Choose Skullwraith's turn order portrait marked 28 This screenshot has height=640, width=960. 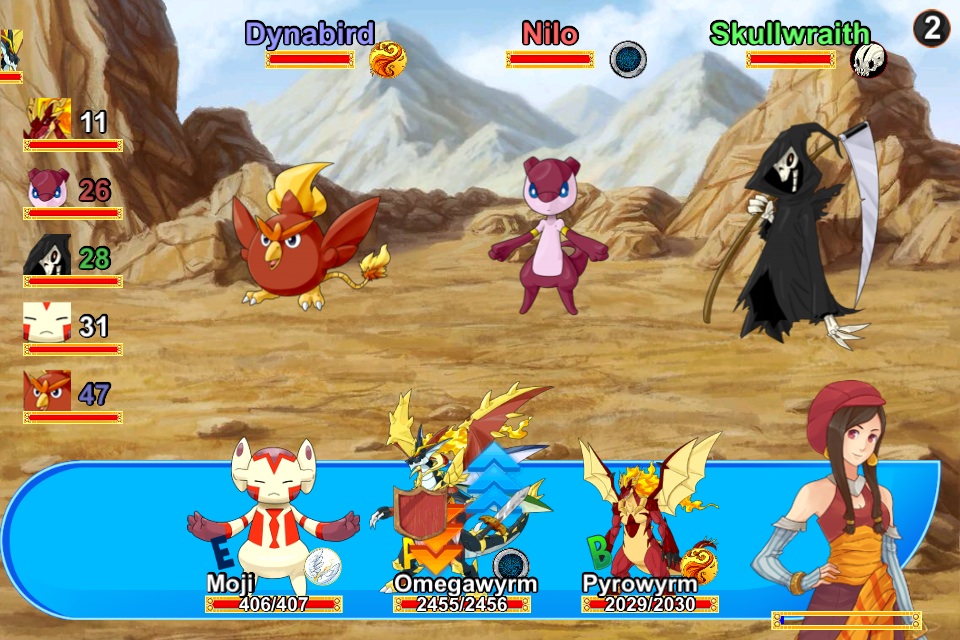pos(48,256)
